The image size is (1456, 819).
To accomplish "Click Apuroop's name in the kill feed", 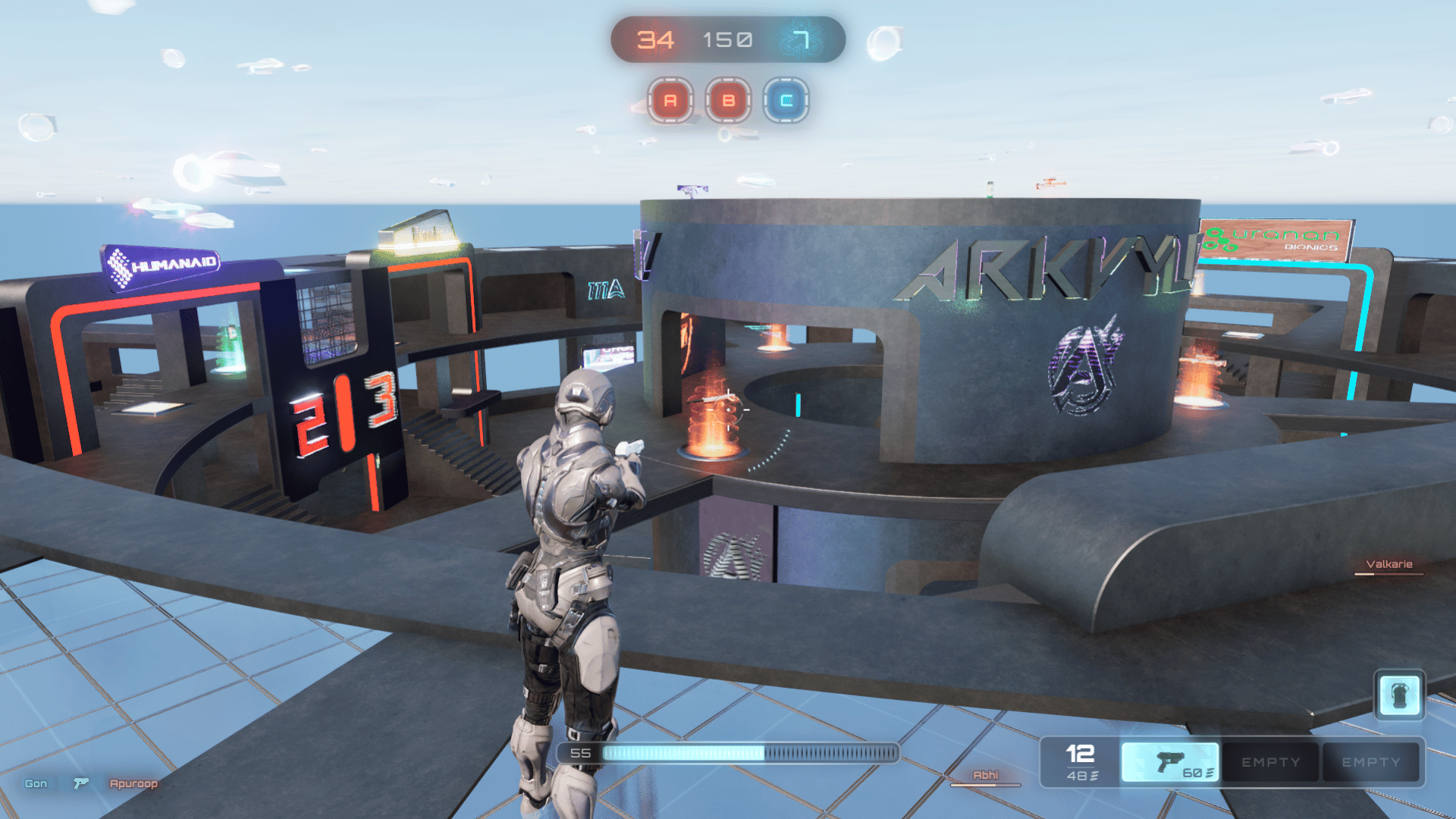I will click(x=133, y=783).
